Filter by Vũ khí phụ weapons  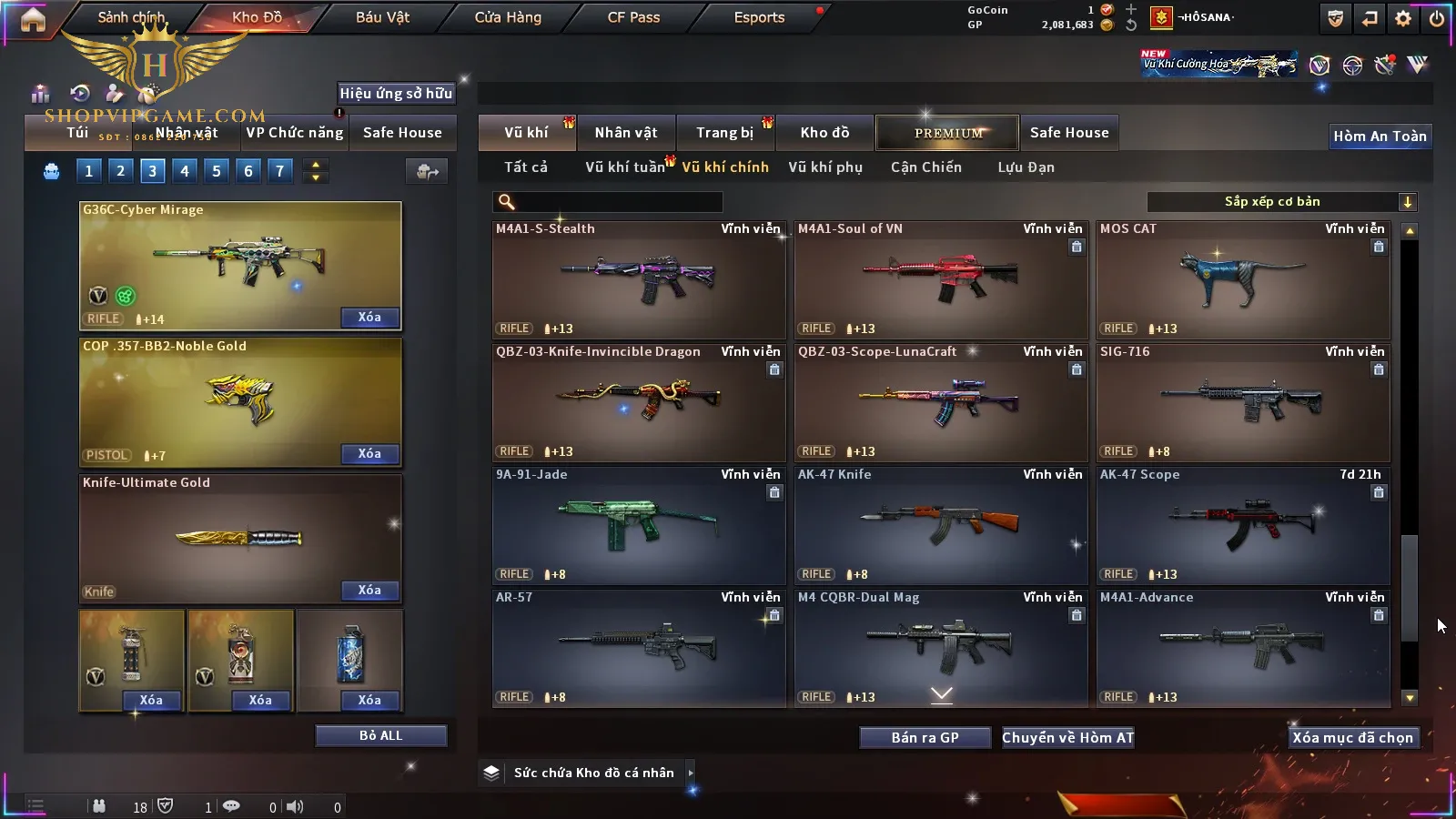(x=825, y=167)
